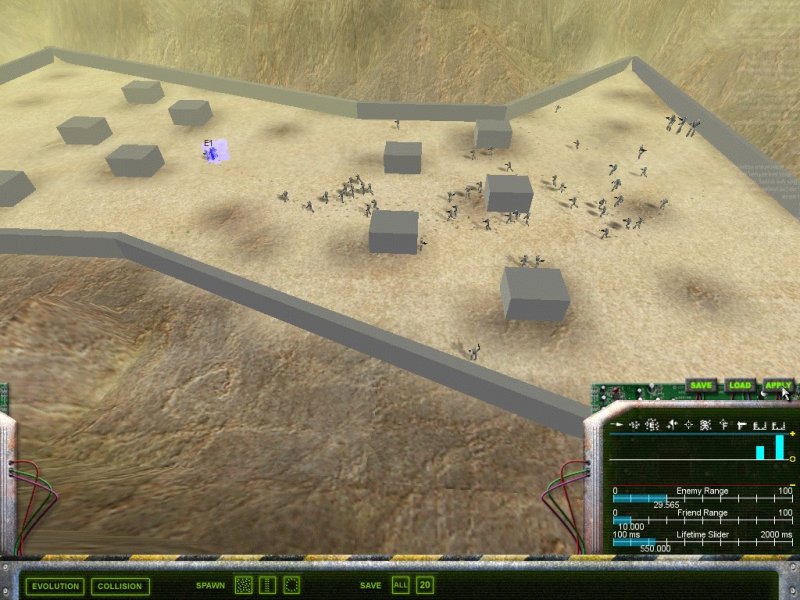Select the save 20 button
This screenshot has height=600, width=800.
425,585
